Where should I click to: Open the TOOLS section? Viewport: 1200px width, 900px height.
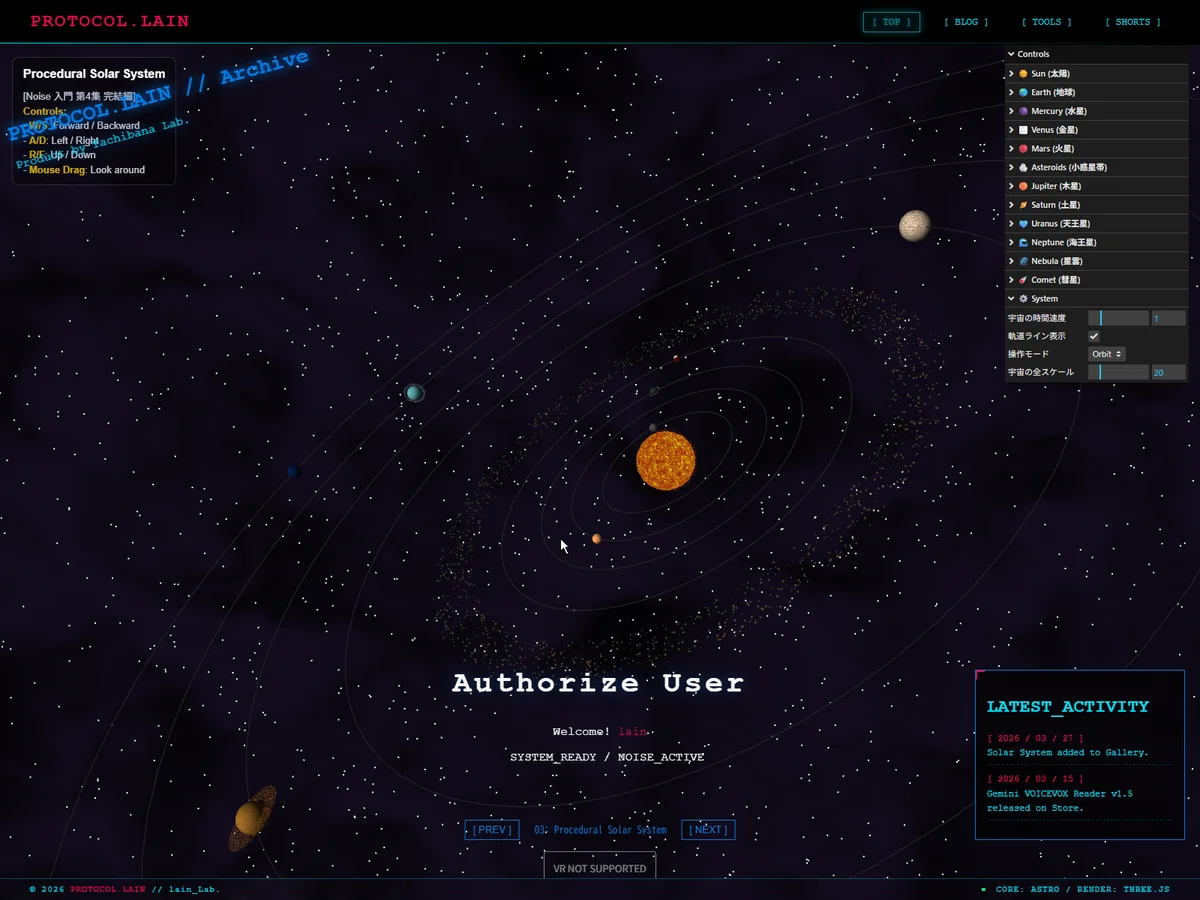[x=1046, y=22]
